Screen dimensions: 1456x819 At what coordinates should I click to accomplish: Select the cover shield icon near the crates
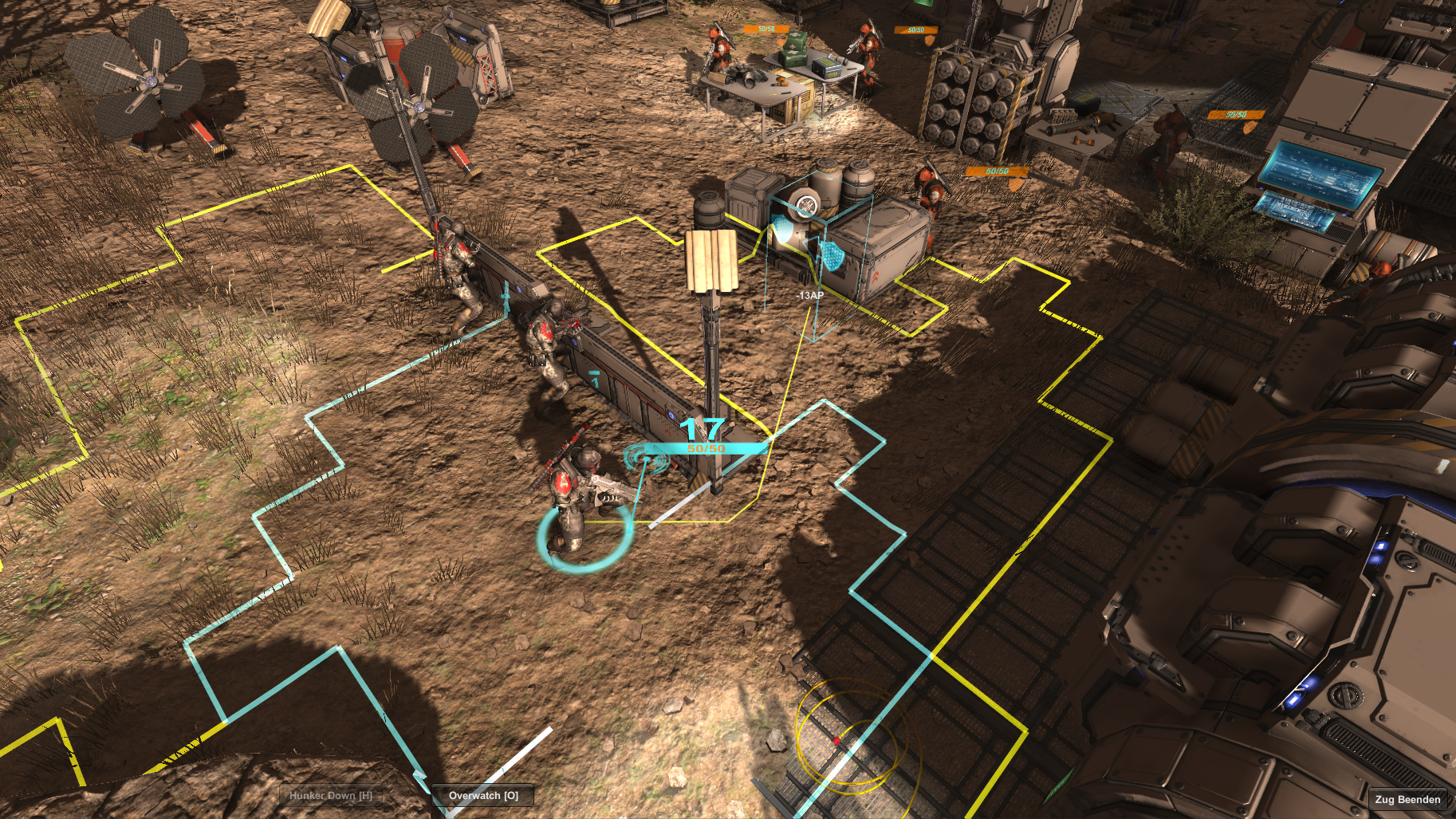[x=832, y=257]
